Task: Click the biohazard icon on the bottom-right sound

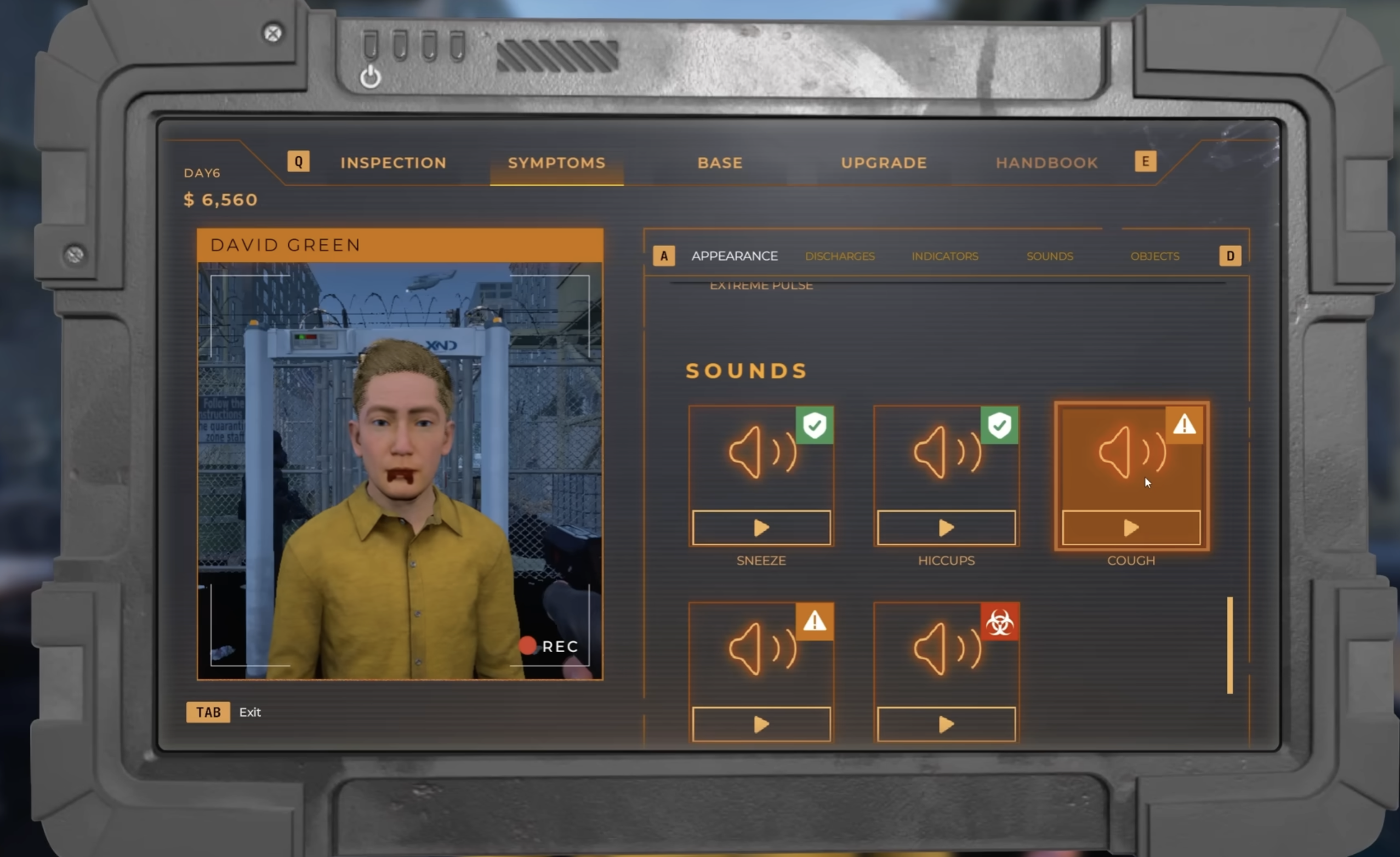Action: 999,623
